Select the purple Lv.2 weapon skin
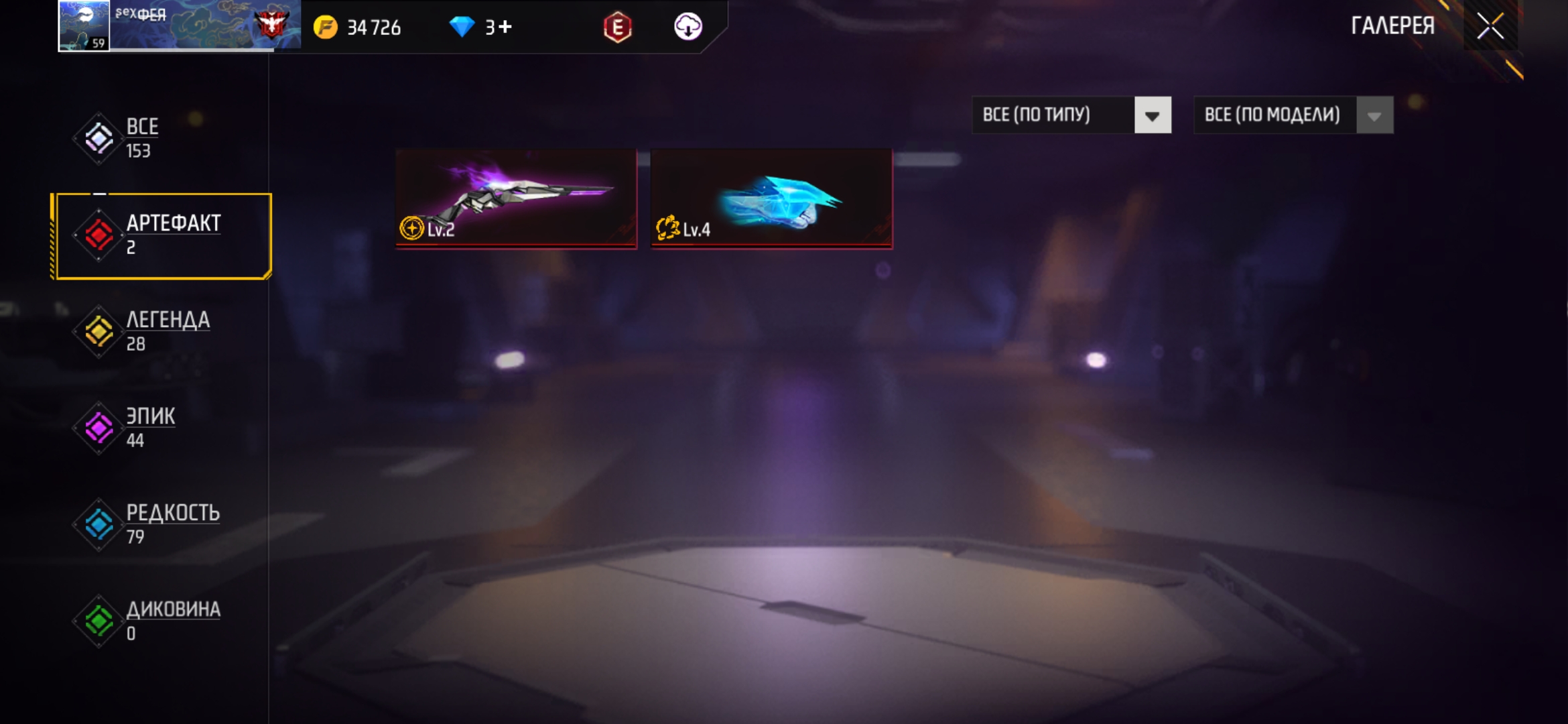Image resolution: width=1568 pixels, height=724 pixels. point(516,198)
